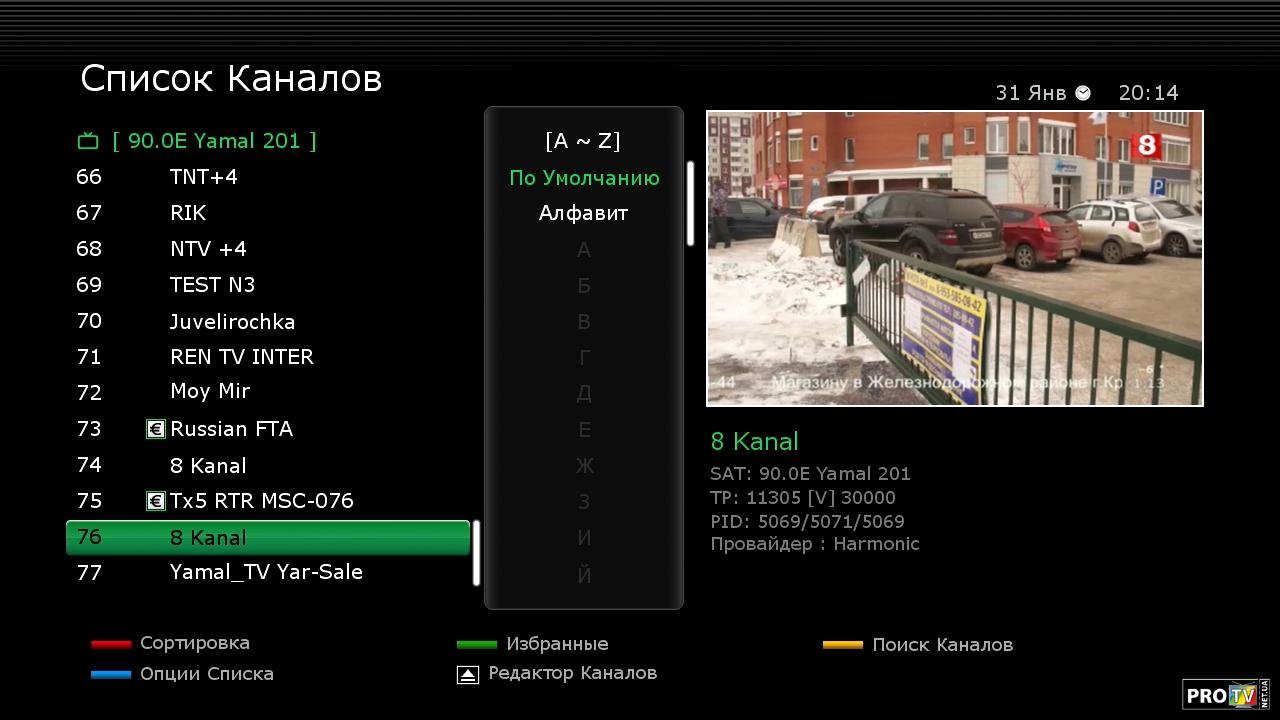Start Поиск Каналов channel search
Viewport: 1280px width, 720px height.
coord(941,645)
